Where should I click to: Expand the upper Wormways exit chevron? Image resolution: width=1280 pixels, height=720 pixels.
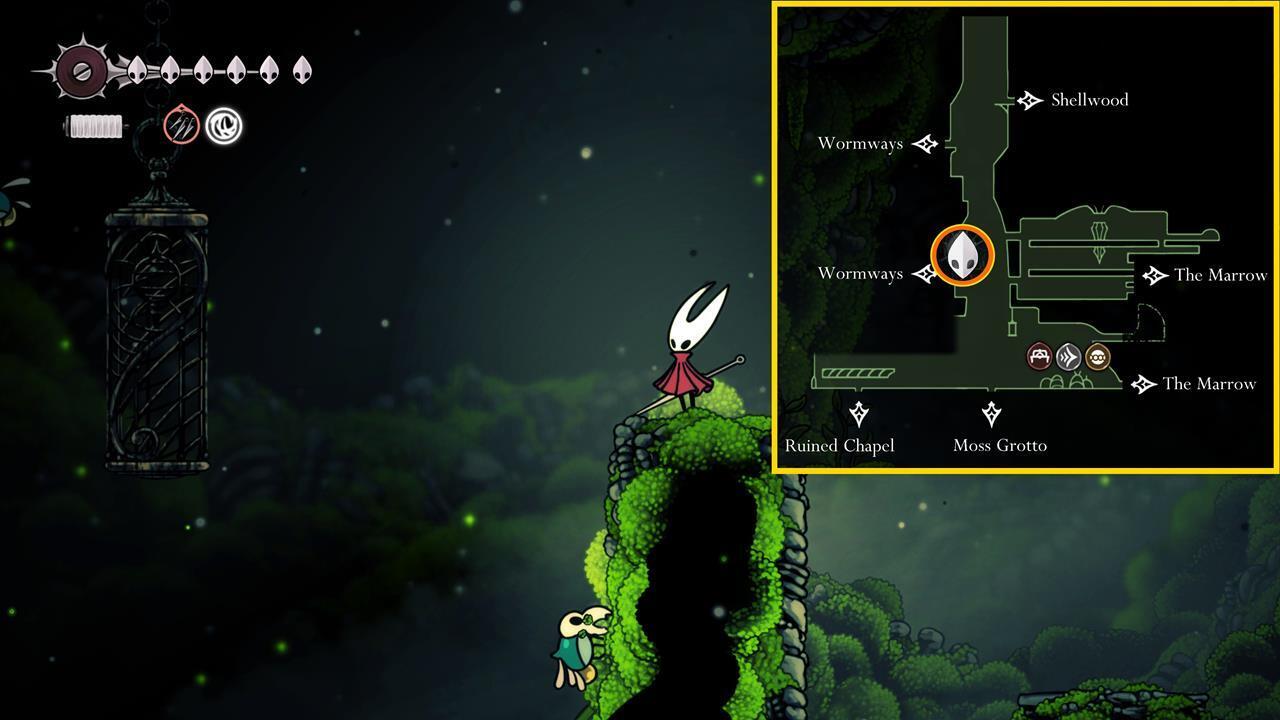(x=927, y=143)
